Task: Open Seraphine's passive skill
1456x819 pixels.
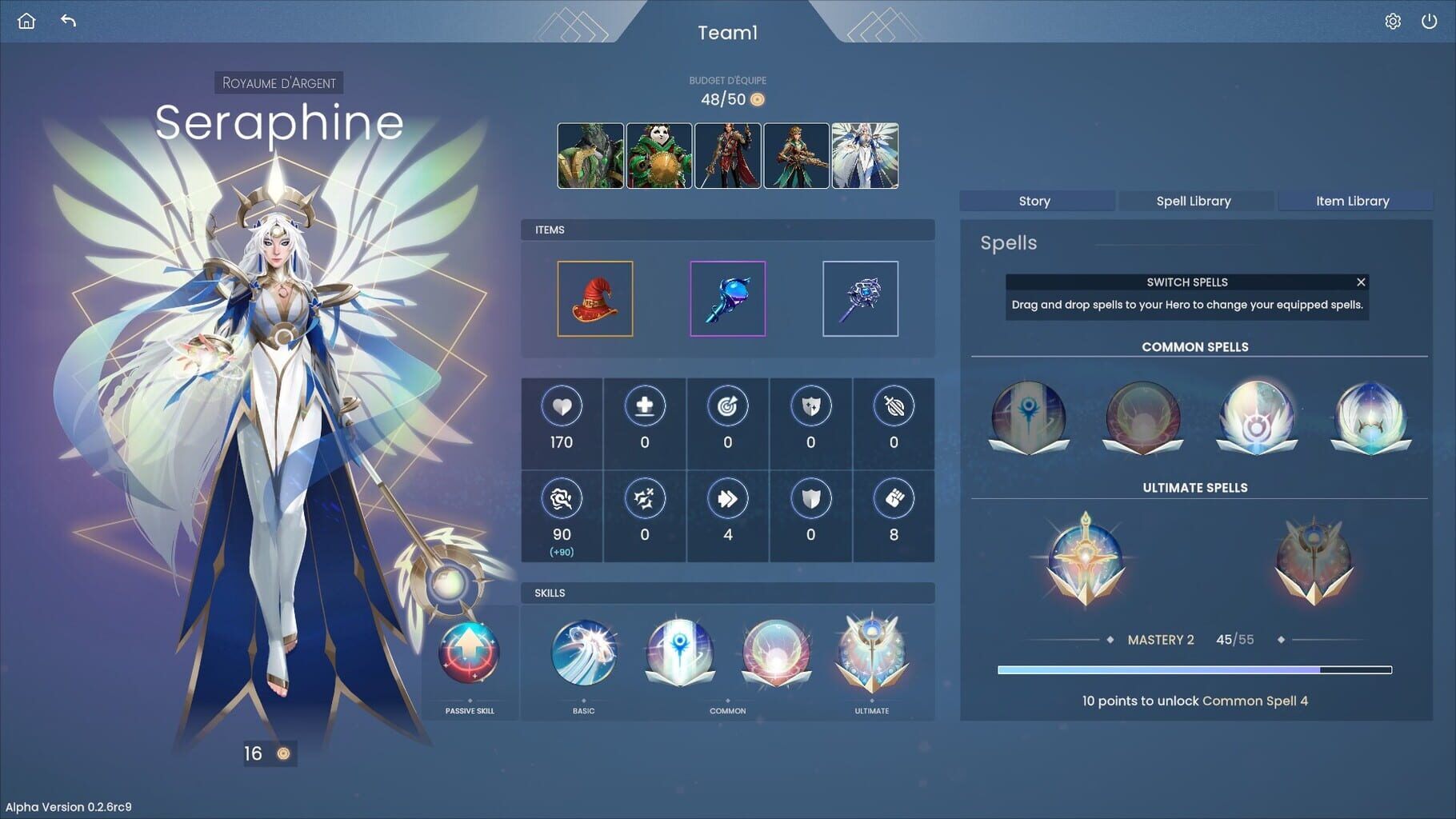Action: click(469, 654)
